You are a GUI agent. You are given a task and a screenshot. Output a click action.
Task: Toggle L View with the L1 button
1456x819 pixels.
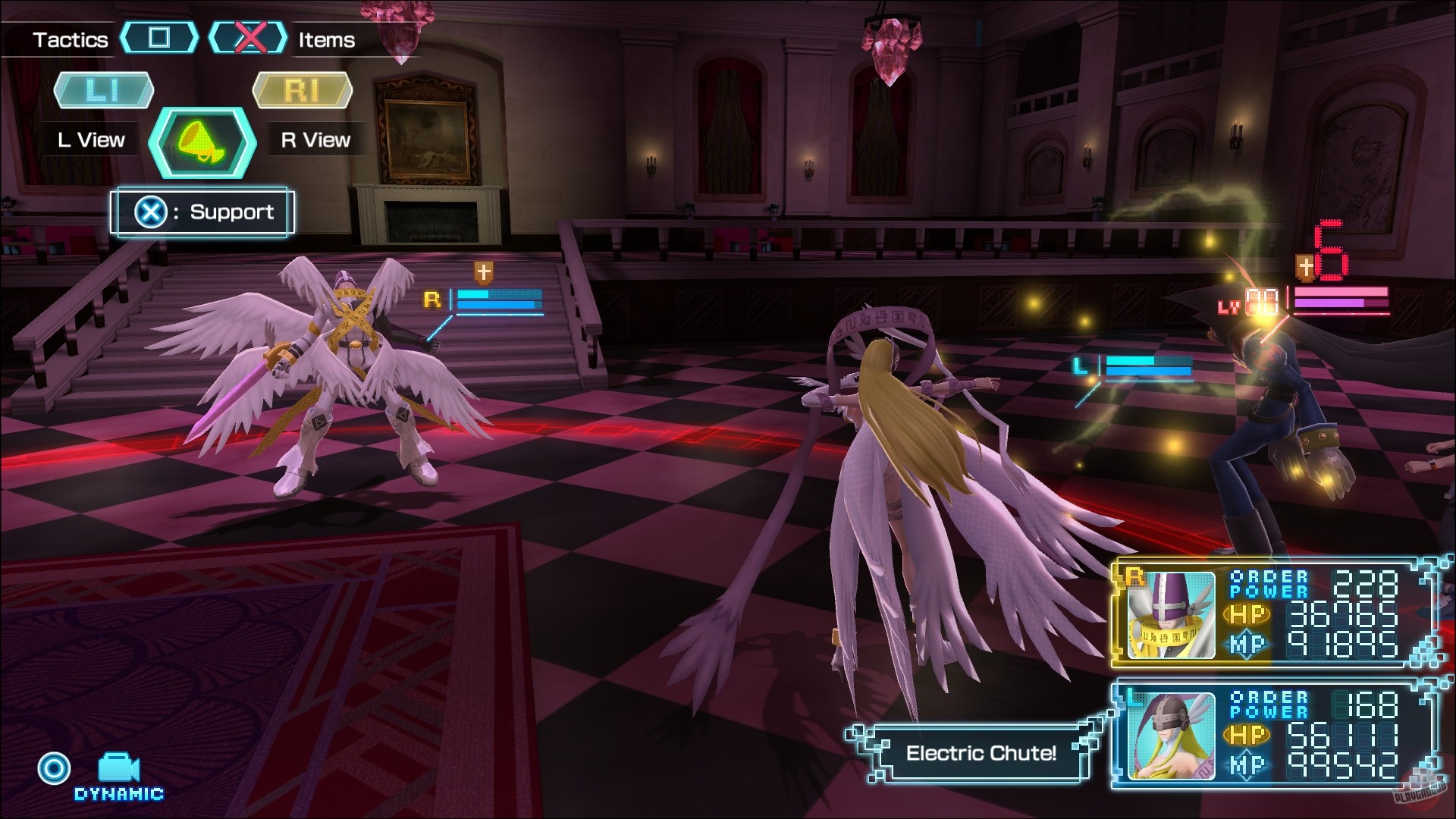coord(103,90)
